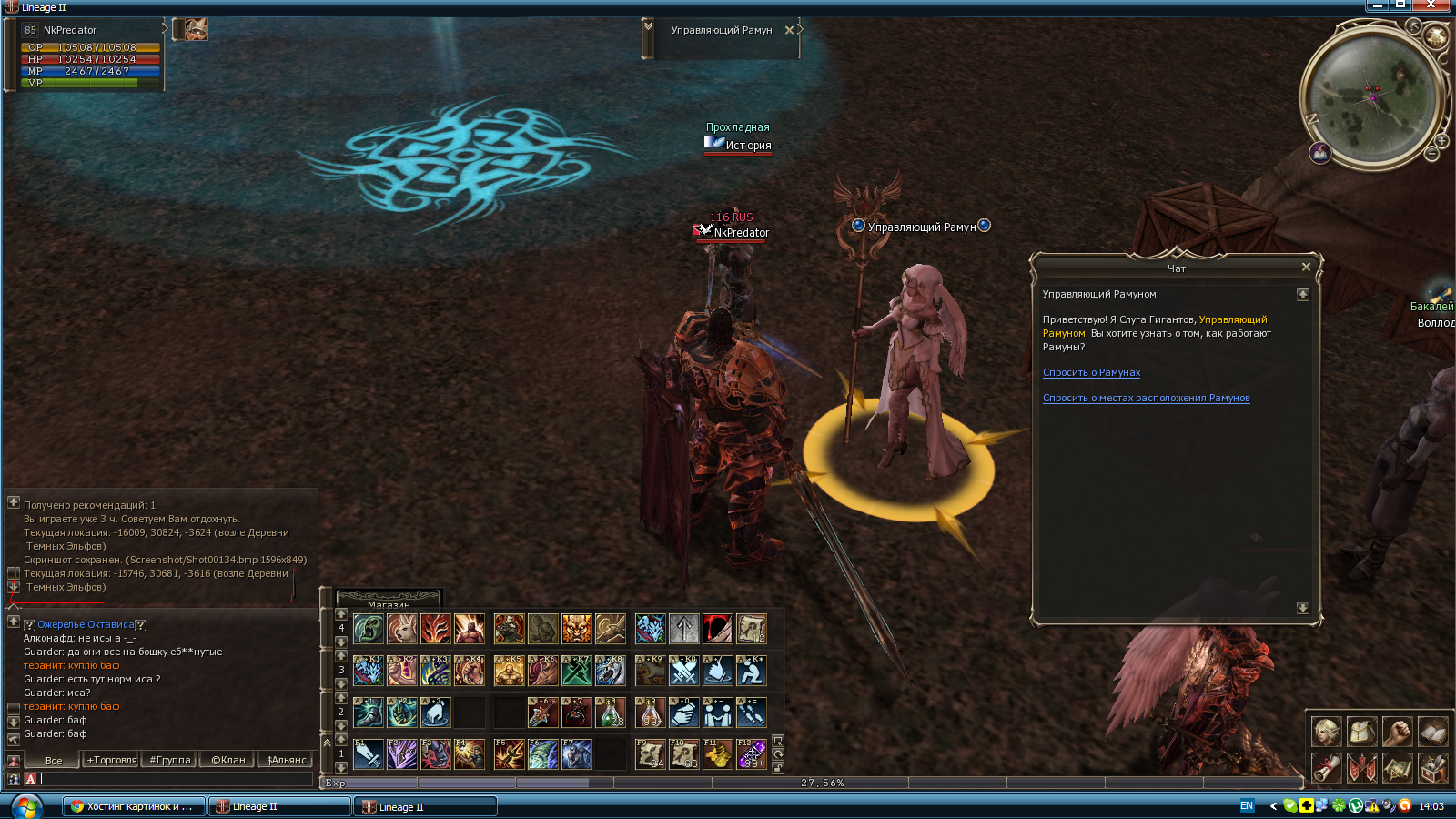Screen dimensions: 1456x819
Task: Open the character status elf-head icon
Action: click(1326, 731)
